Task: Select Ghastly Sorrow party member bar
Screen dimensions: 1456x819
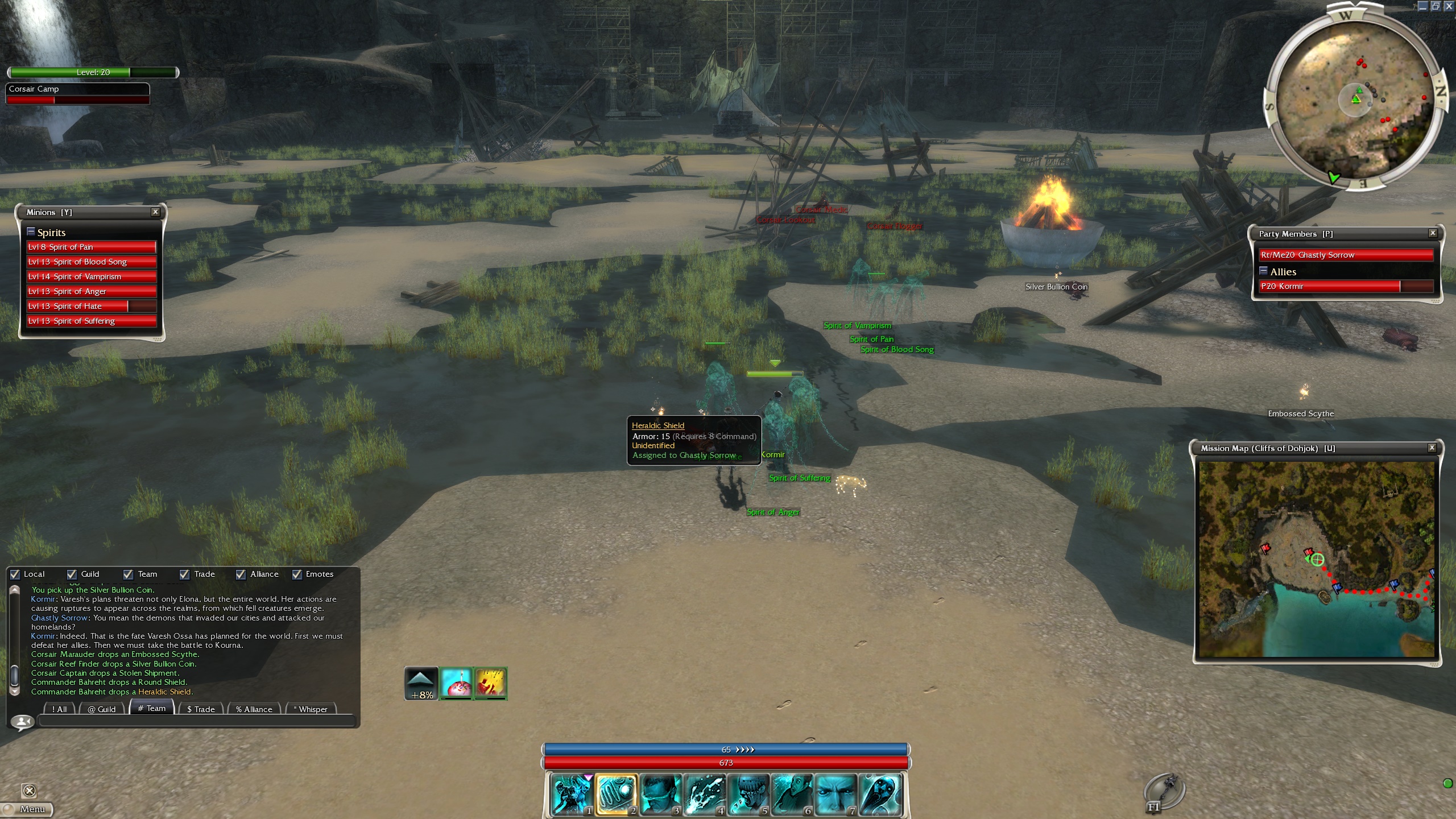Action: pos(1346,255)
